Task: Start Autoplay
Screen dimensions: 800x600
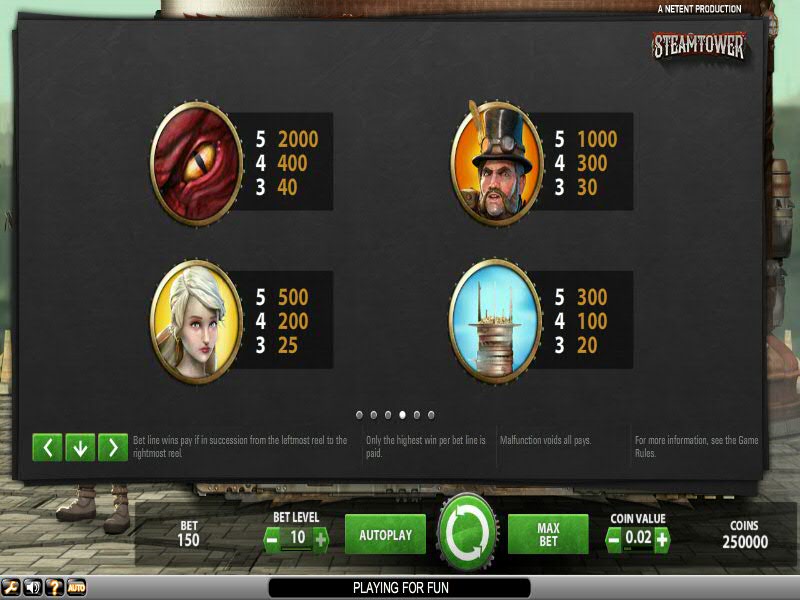Action: 385,535
